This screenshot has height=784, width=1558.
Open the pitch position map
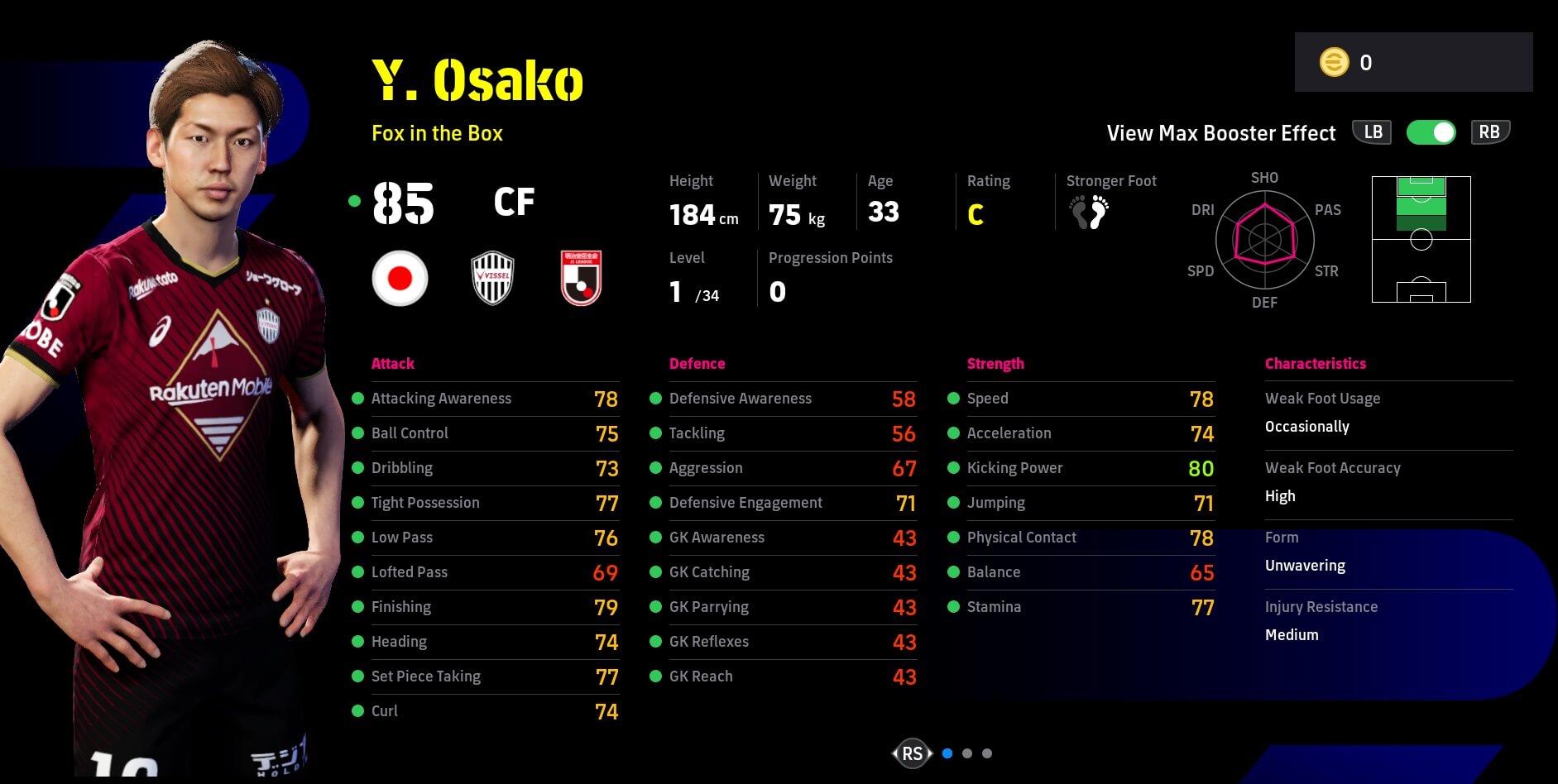[1421, 239]
